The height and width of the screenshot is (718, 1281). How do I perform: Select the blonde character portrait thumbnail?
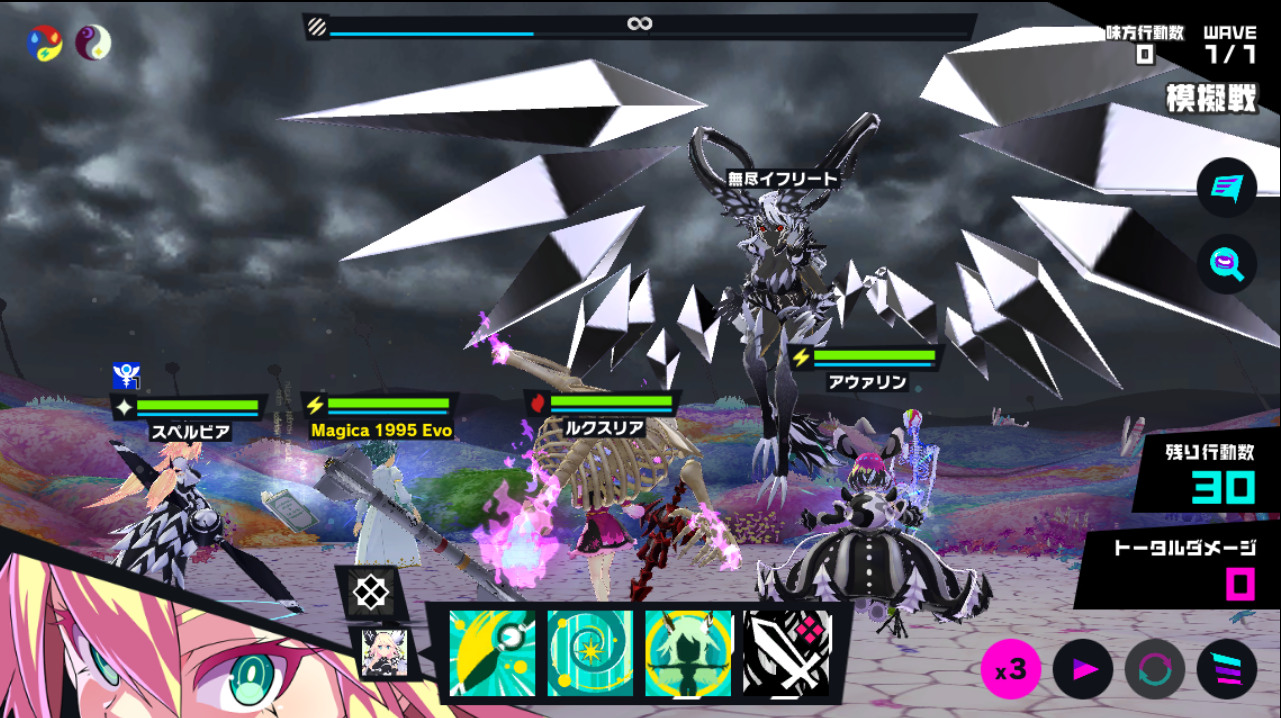coord(384,654)
